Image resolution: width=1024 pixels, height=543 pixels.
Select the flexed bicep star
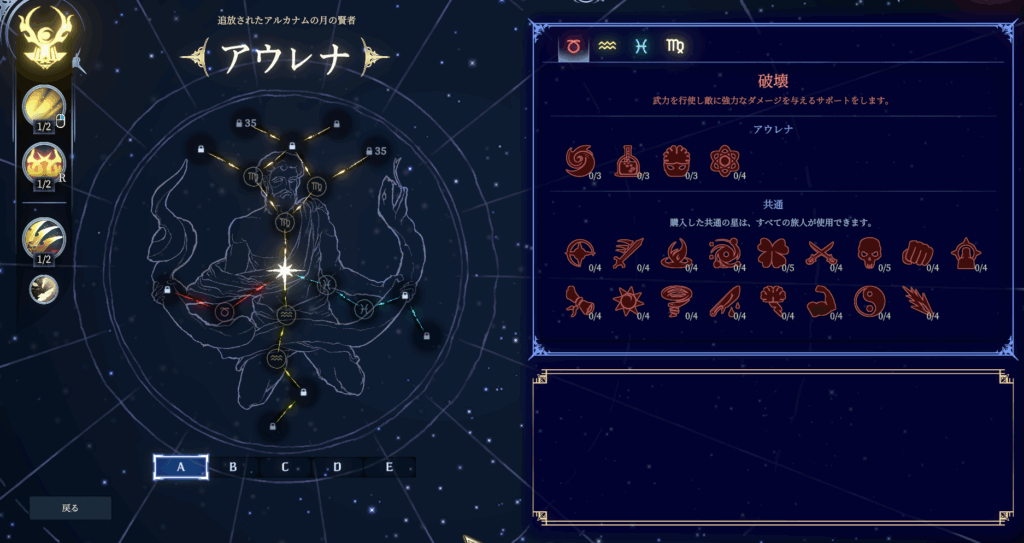(x=820, y=301)
